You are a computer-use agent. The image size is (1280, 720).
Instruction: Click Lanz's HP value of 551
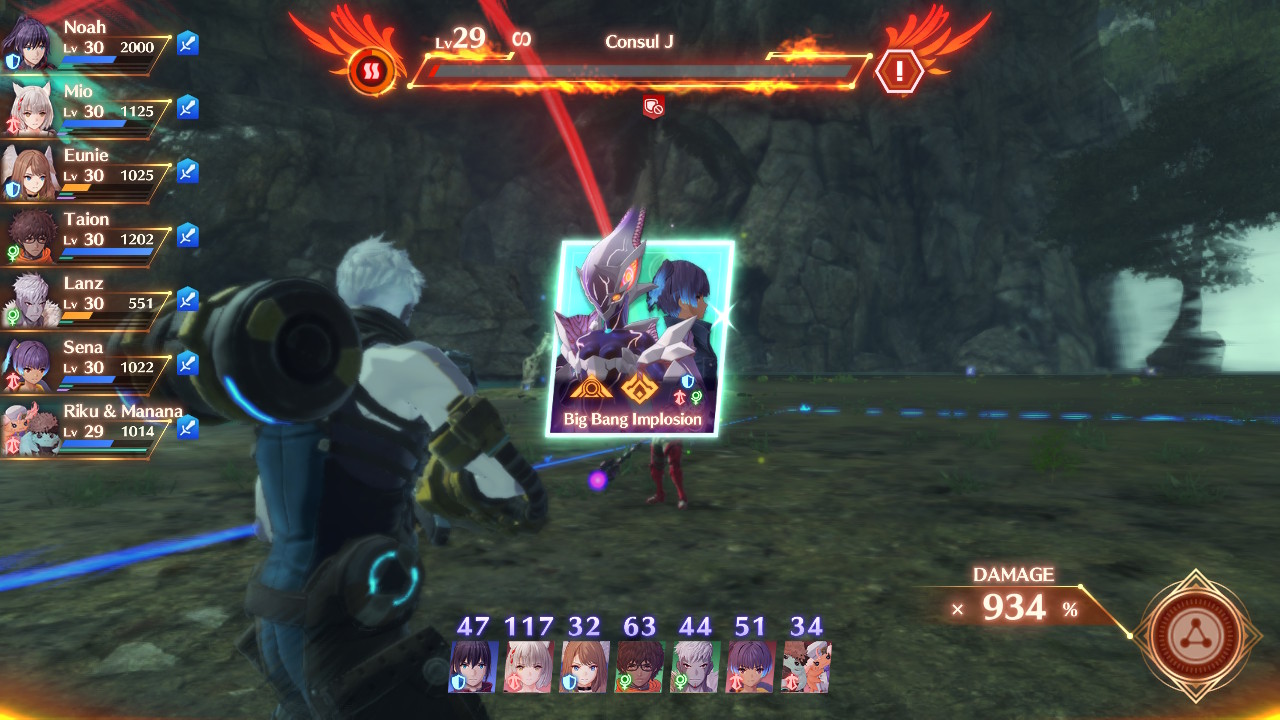coord(141,303)
